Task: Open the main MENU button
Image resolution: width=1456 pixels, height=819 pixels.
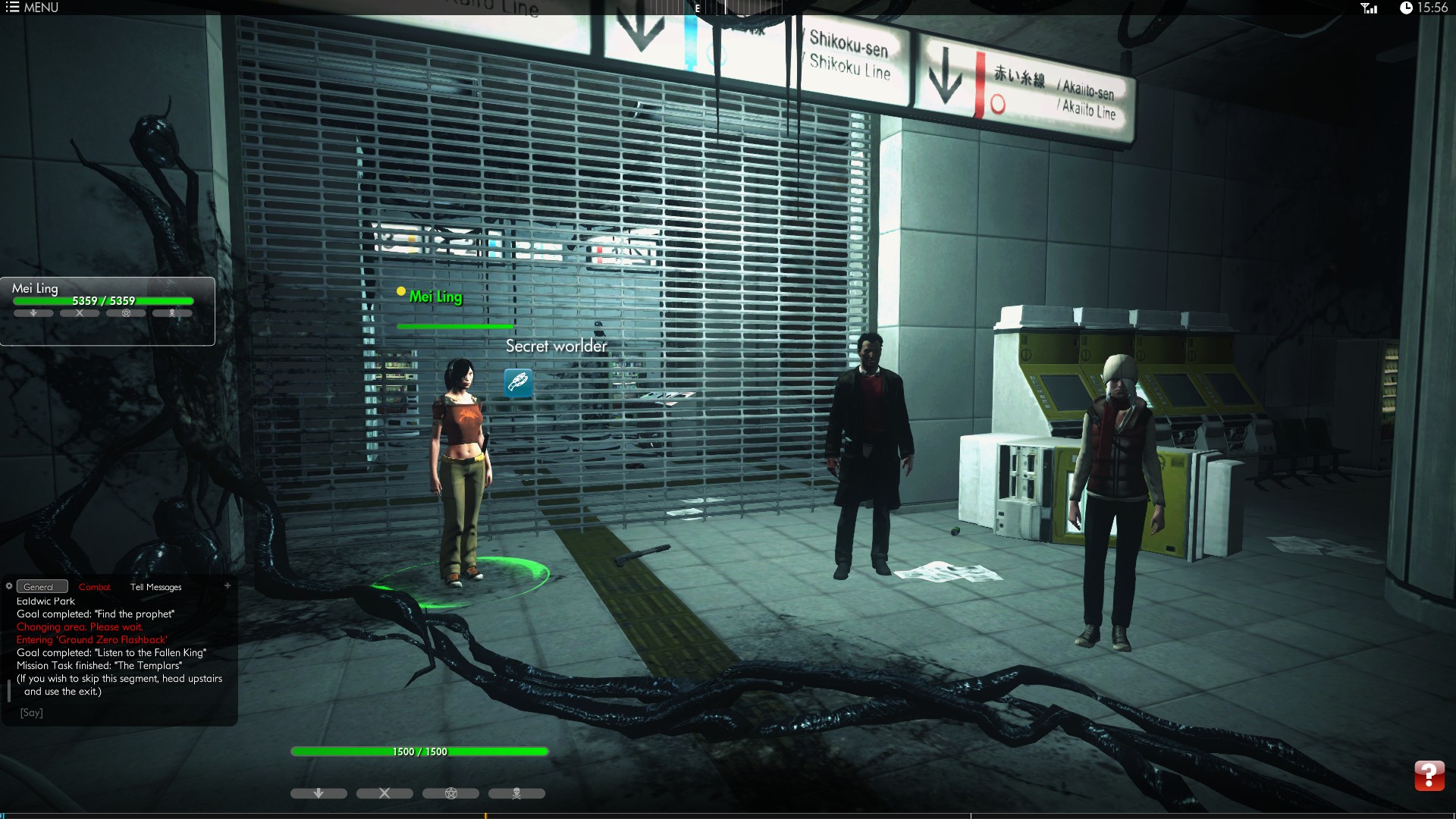Action: (x=32, y=8)
